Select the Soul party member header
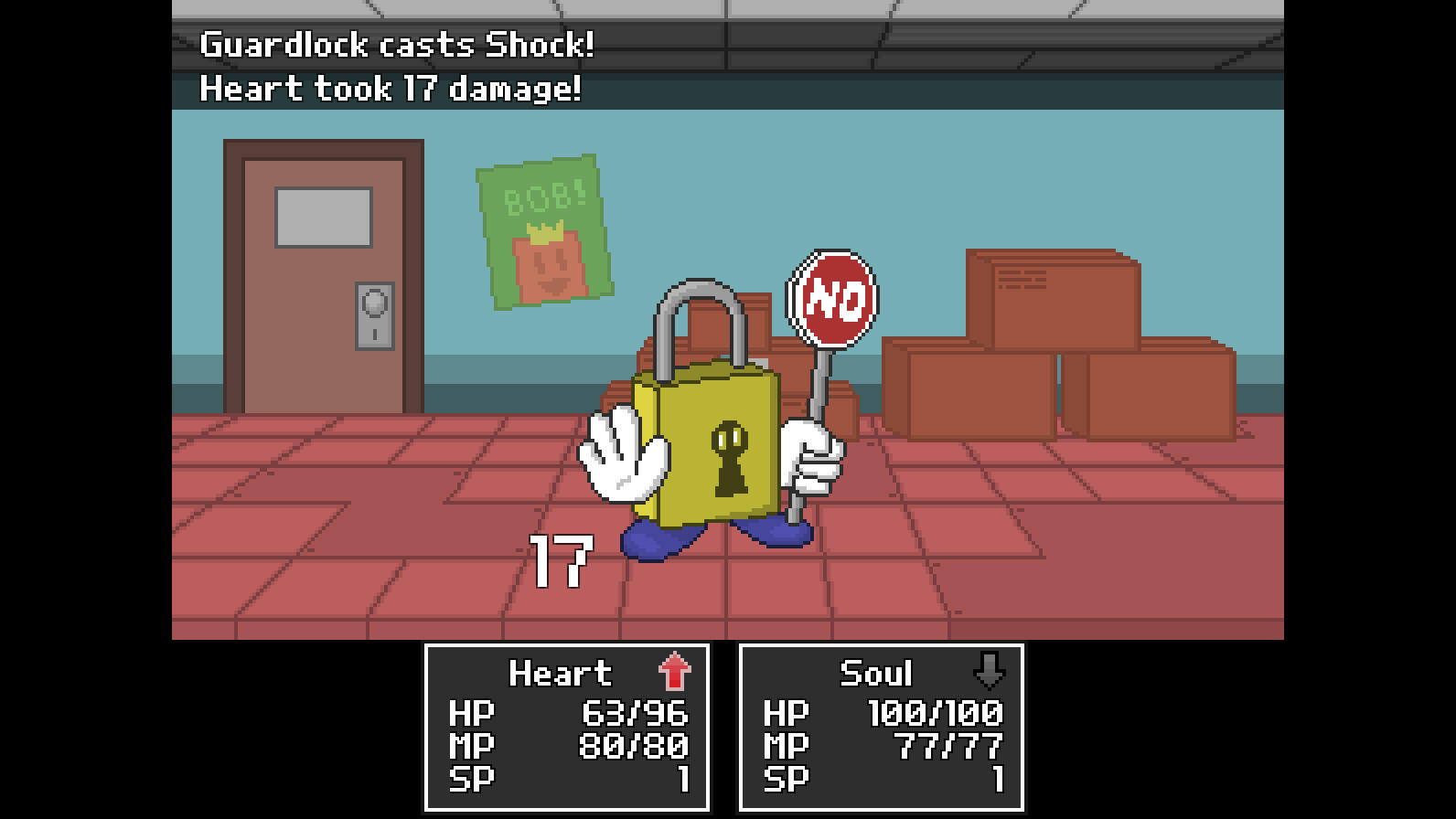 tap(876, 674)
